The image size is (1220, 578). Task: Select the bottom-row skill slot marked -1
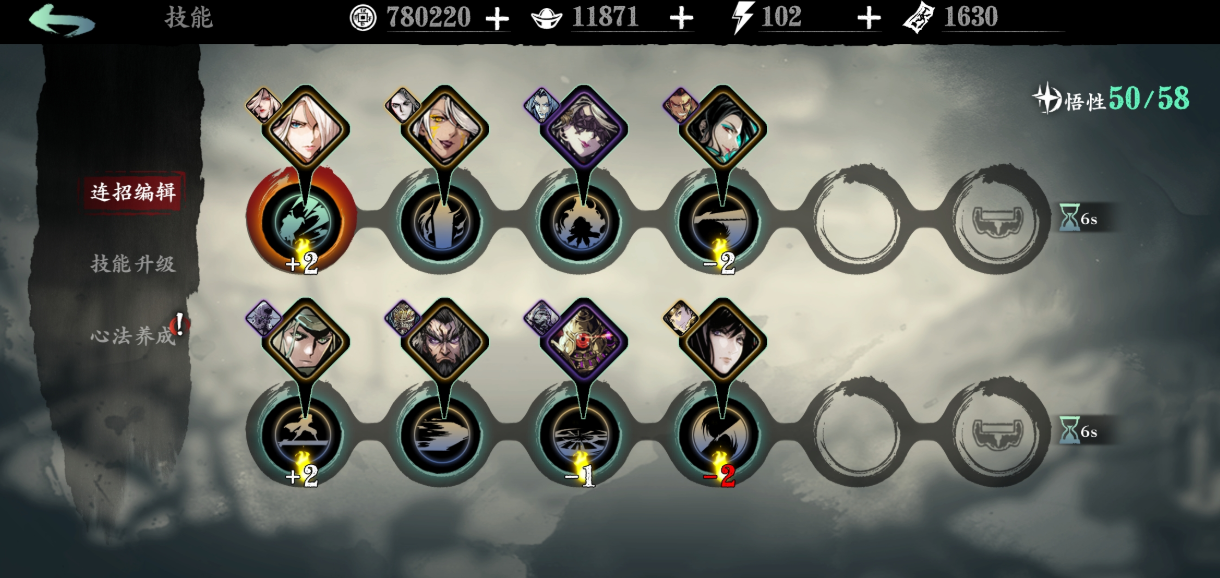coord(580,434)
